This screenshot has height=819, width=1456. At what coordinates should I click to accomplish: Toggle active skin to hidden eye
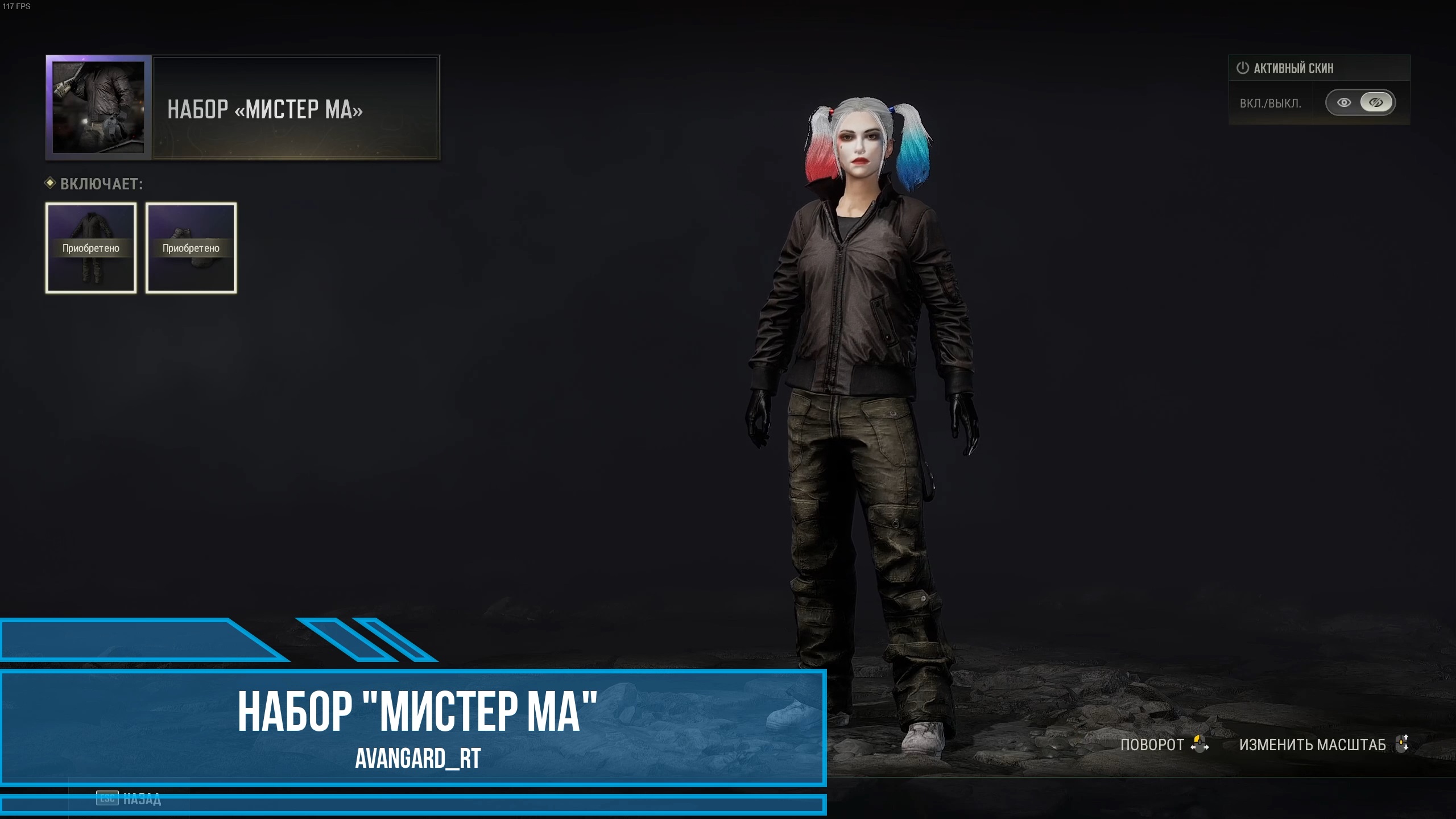point(1376,103)
